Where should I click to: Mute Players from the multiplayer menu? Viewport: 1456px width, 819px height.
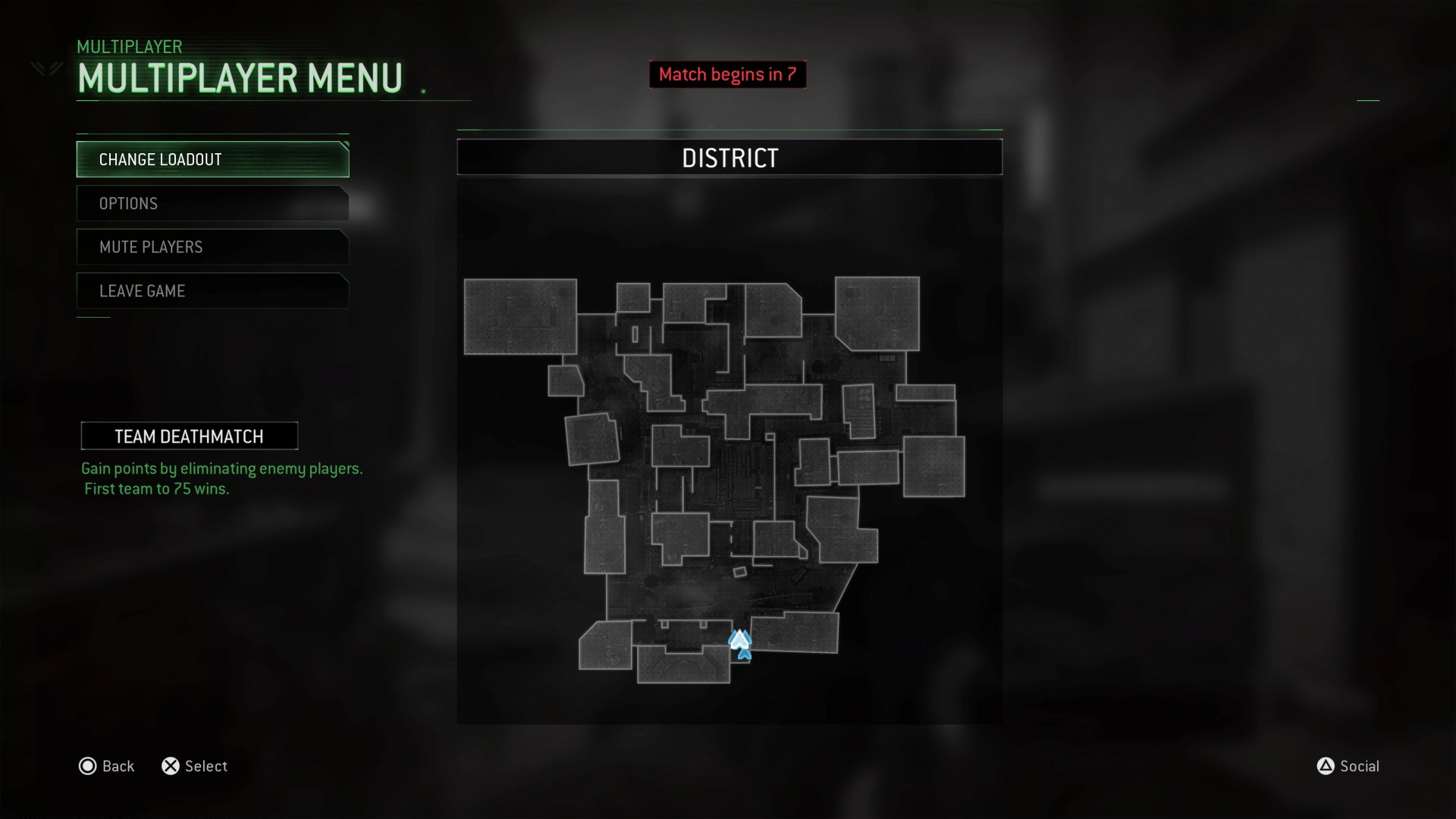[x=212, y=246]
